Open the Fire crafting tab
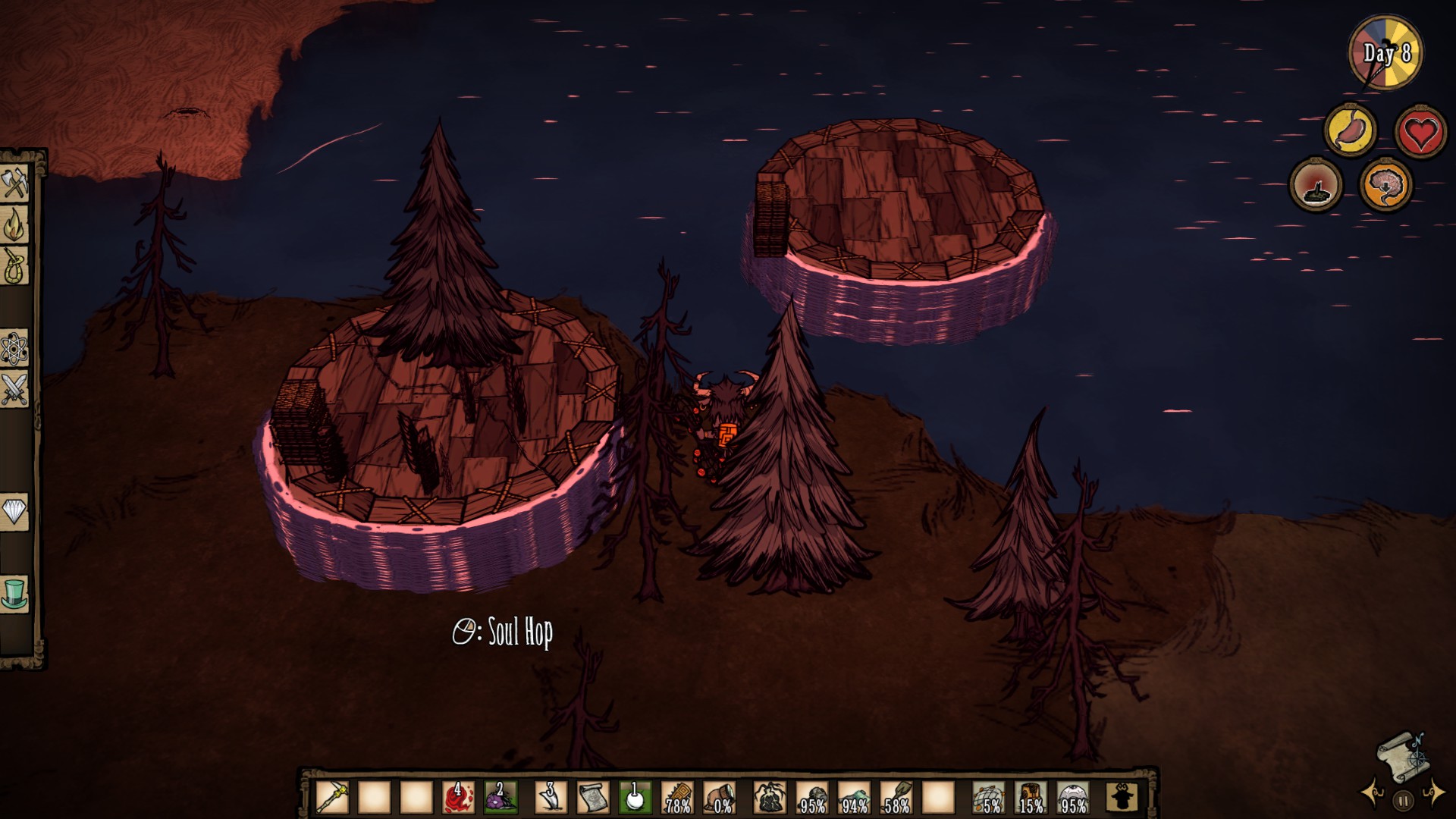The width and height of the screenshot is (1456, 819). pos(15,224)
